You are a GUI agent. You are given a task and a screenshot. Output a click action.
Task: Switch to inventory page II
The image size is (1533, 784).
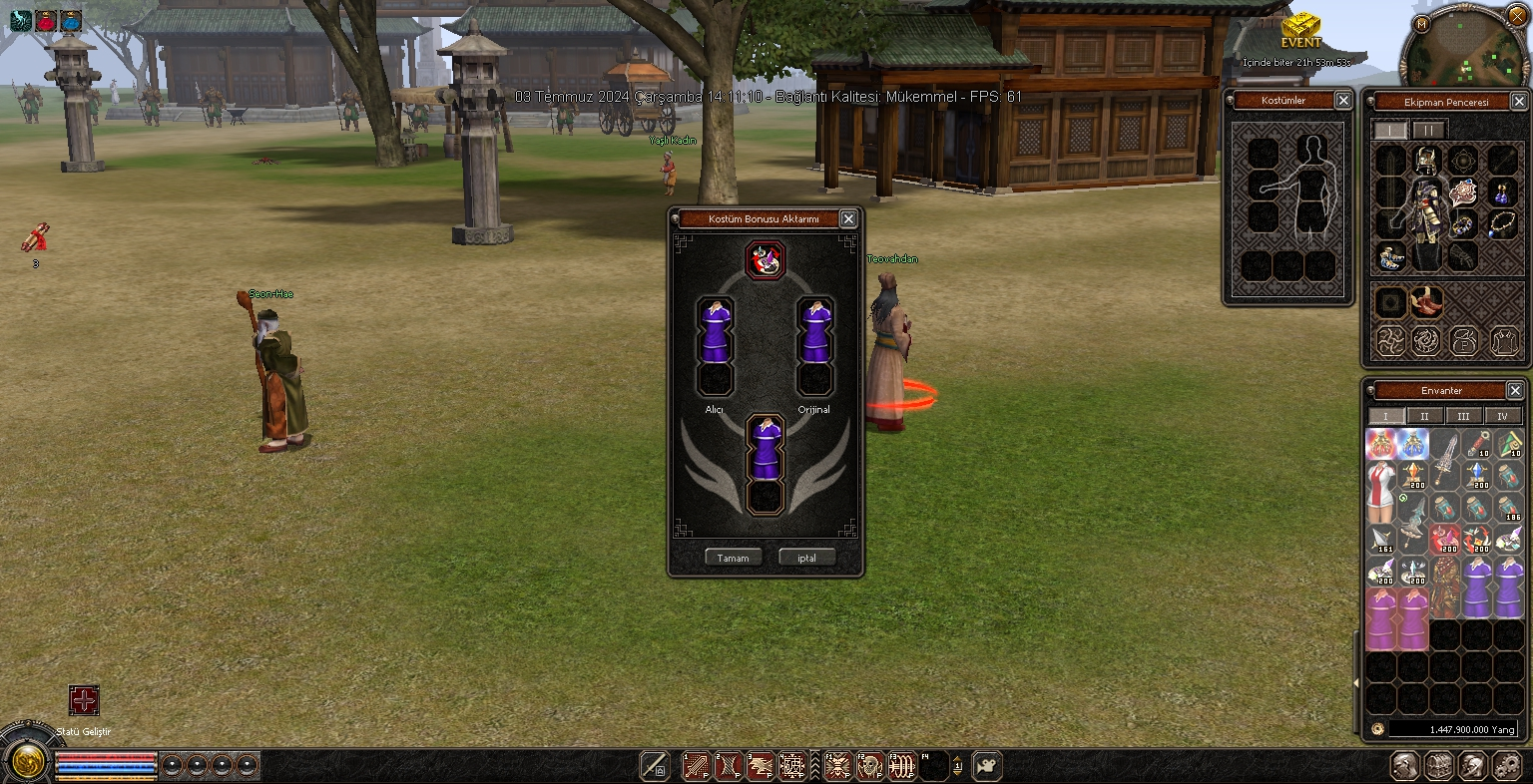[1424, 416]
